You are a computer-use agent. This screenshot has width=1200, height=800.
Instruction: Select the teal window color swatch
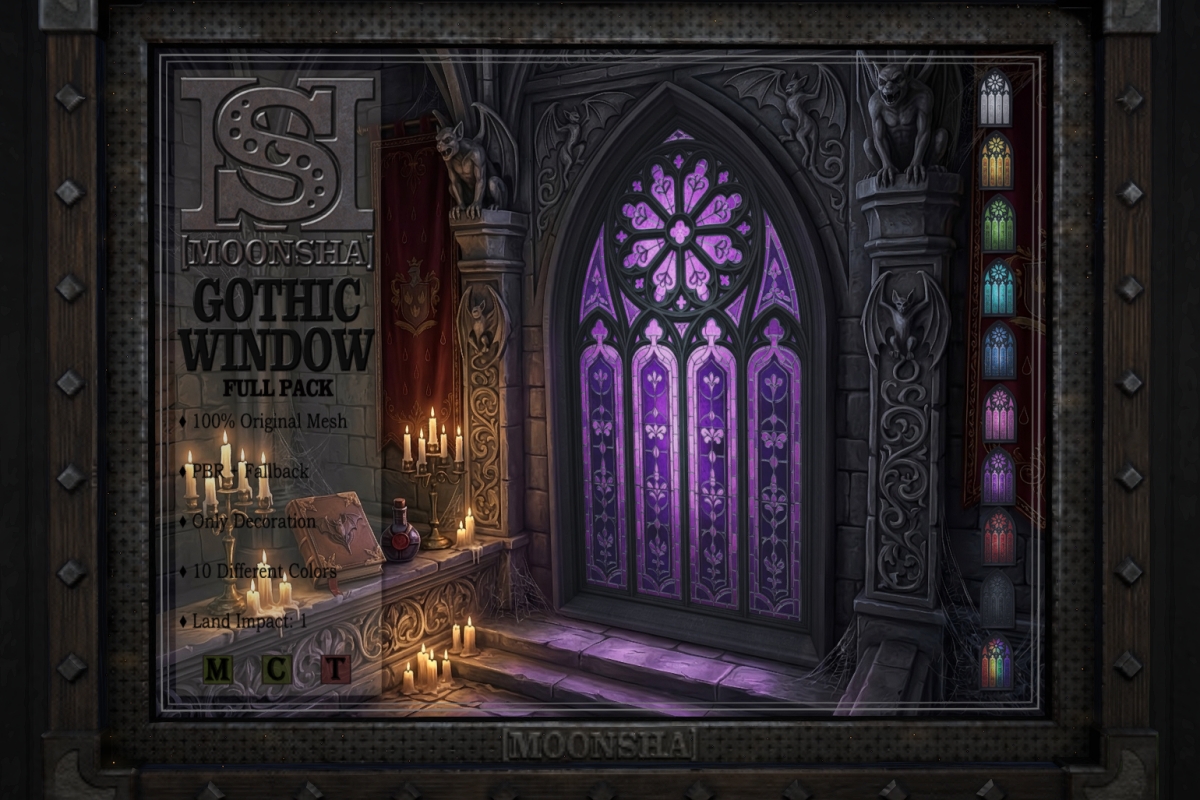998,288
